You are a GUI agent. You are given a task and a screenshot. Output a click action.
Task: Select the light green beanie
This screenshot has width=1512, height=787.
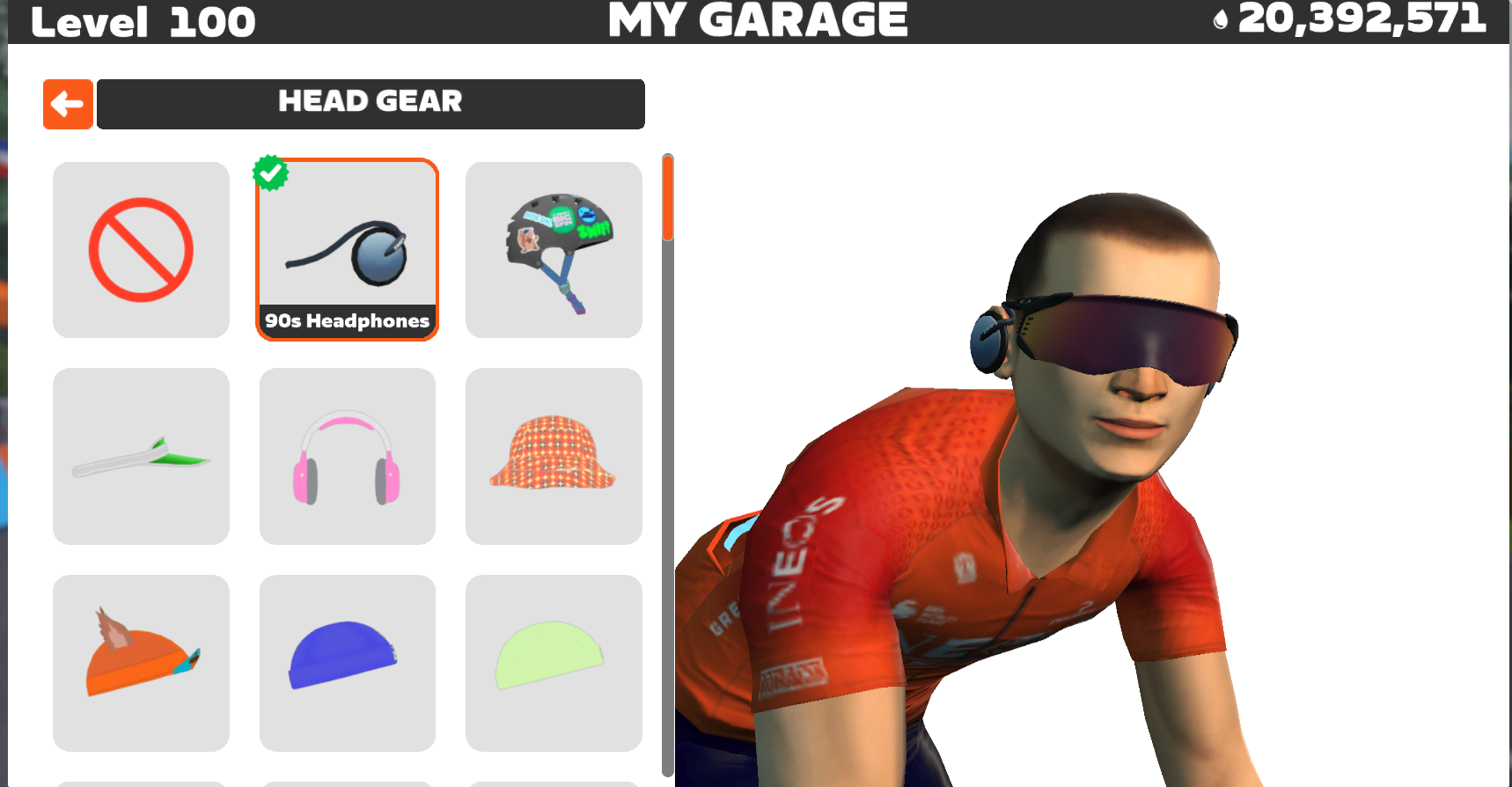(x=554, y=663)
